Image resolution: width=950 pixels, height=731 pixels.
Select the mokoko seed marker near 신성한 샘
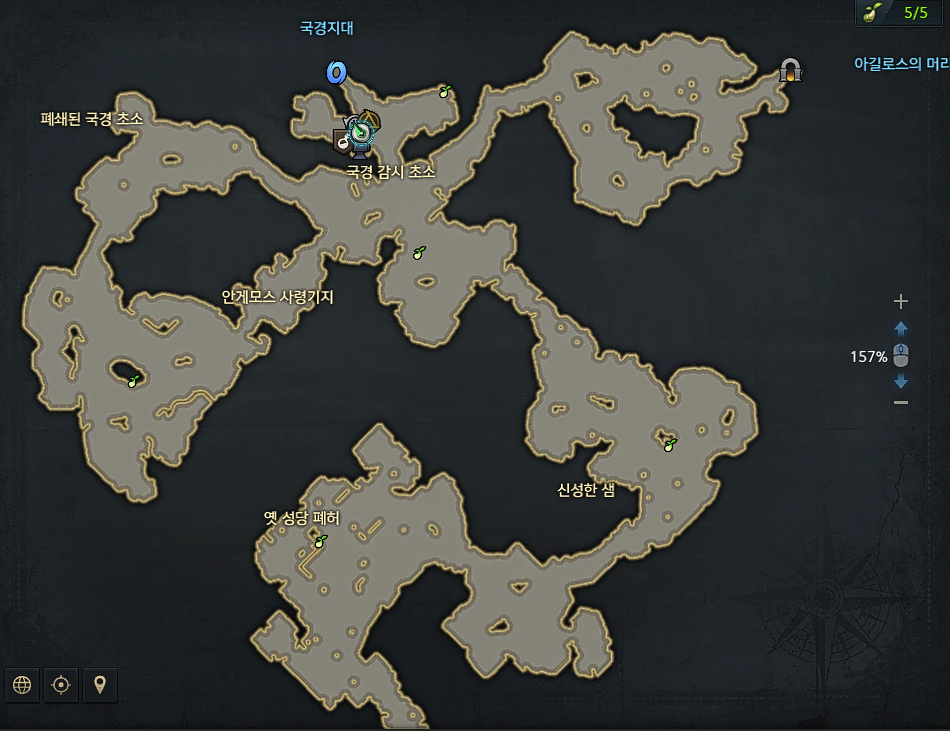click(670, 443)
